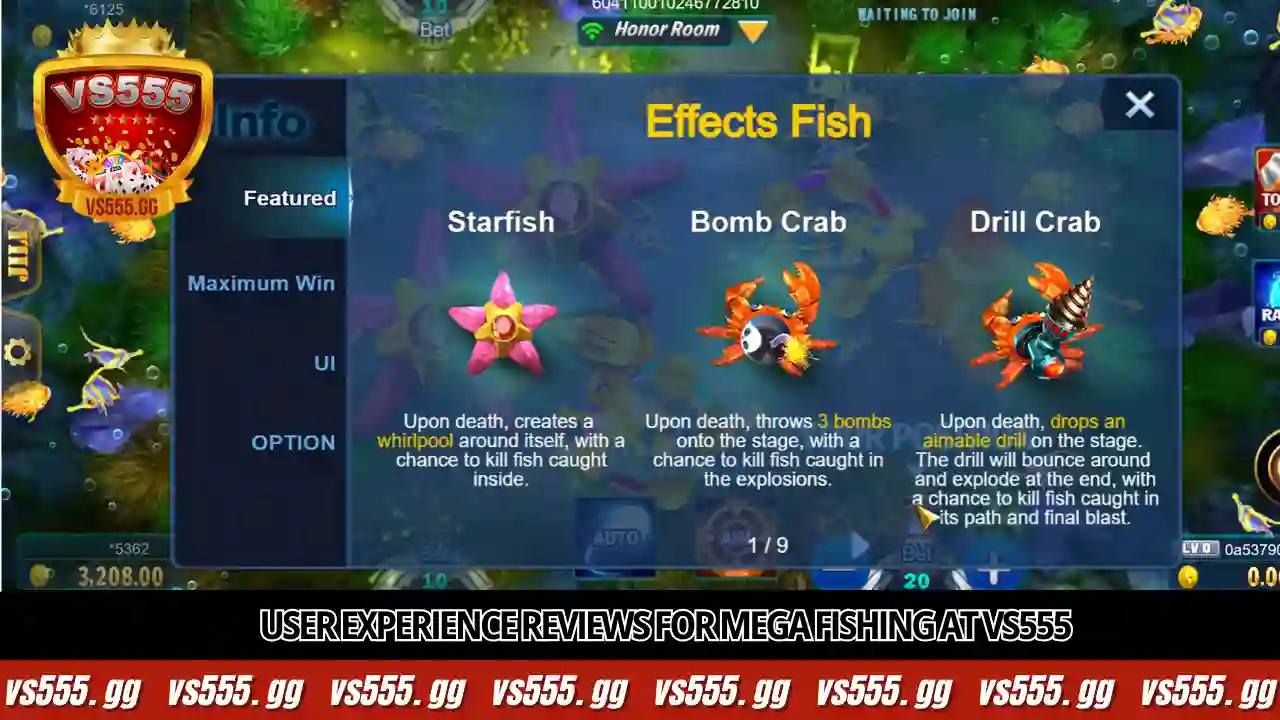The image size is (1280, 720).
Task: Click the coin icon next to the balance
Action: [40, 576]
